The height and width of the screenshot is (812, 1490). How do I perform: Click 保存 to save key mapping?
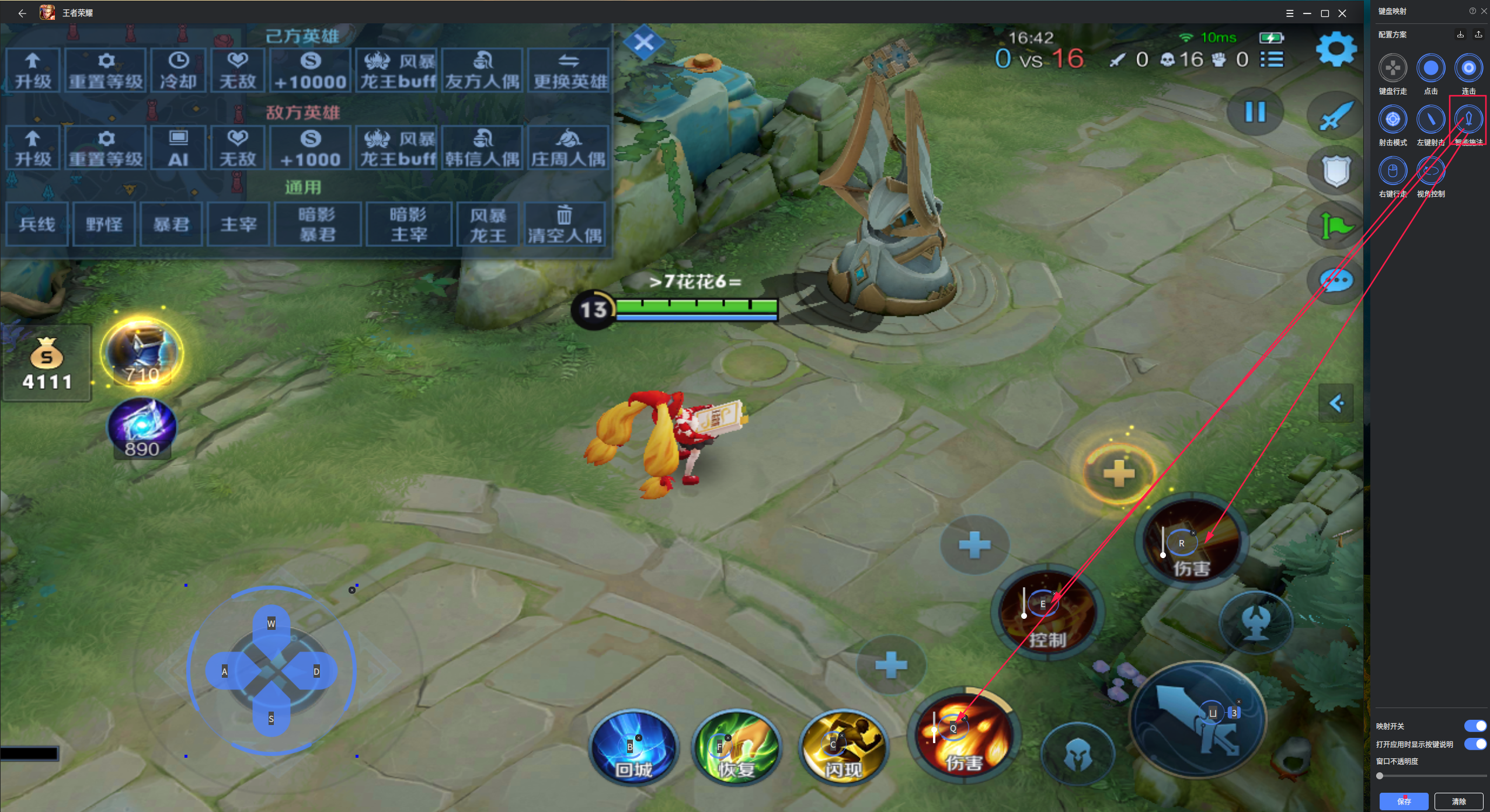point(1404,801)
